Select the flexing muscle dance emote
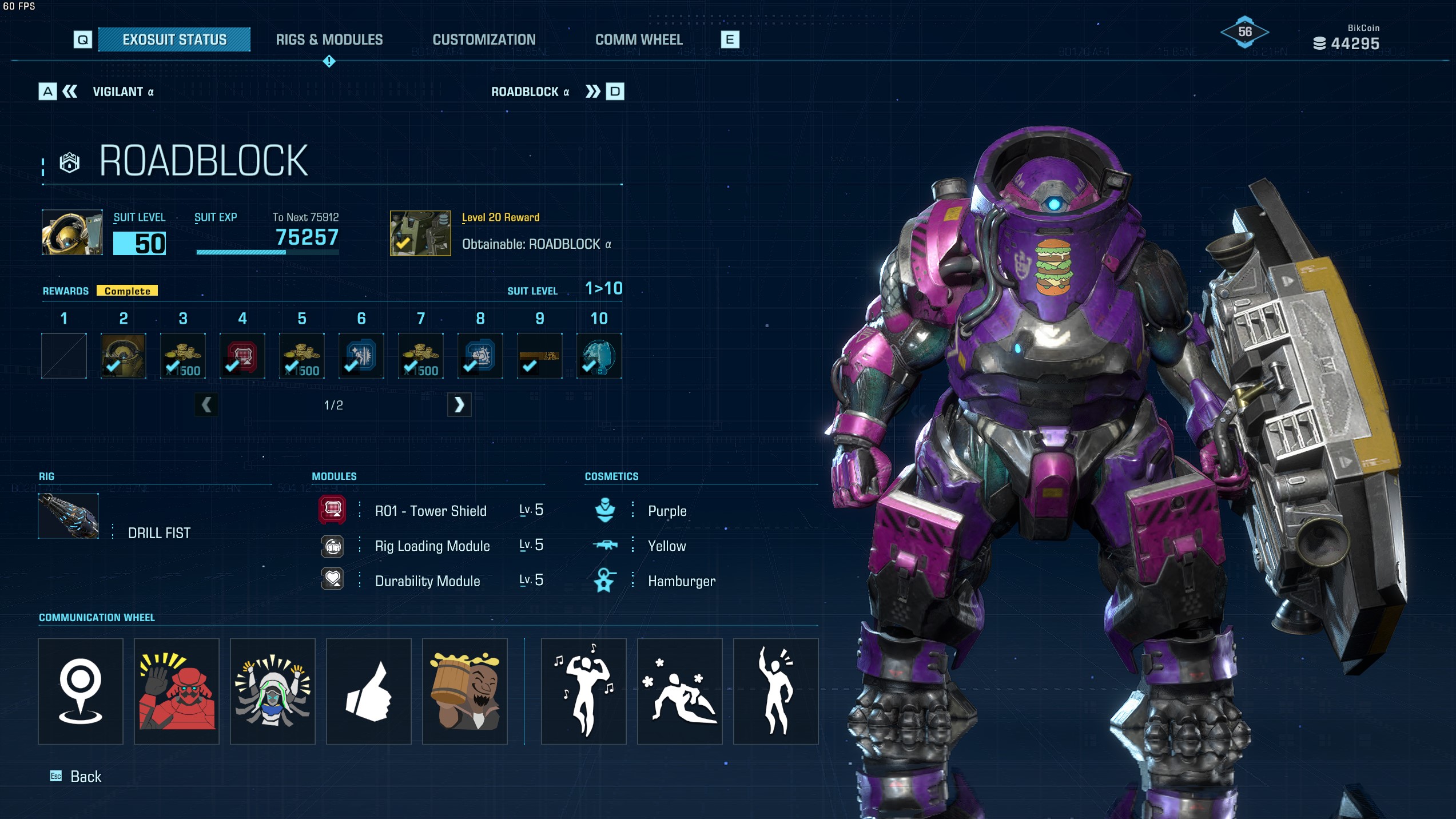Screen dimensions: 1456x819 tap(583, 691)
